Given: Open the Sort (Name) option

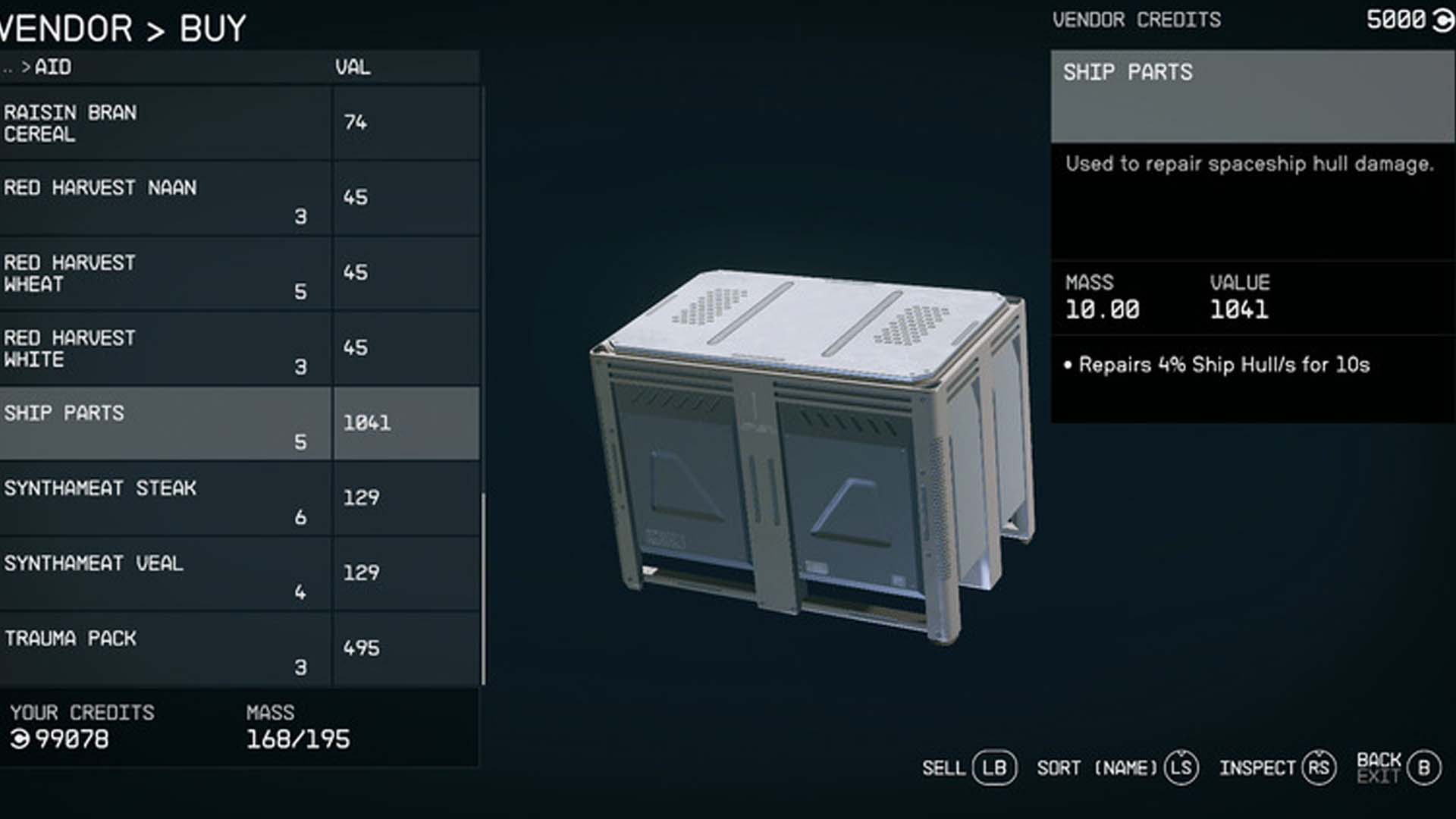Looking at the screenshot, I should coord(1097,767).
